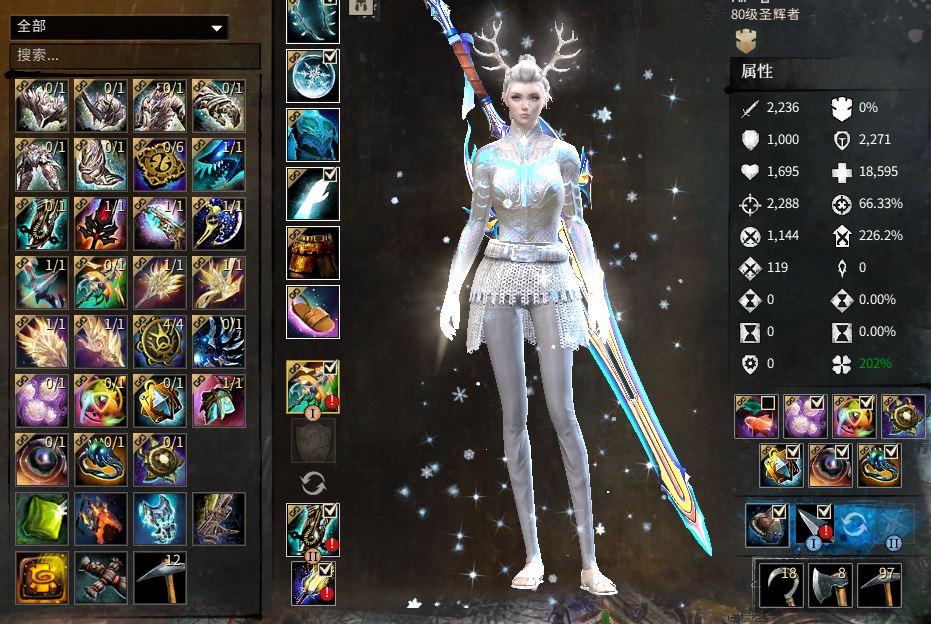Select the breathing mask aquatic slot
931x624 pixels.
coord(767,526)
